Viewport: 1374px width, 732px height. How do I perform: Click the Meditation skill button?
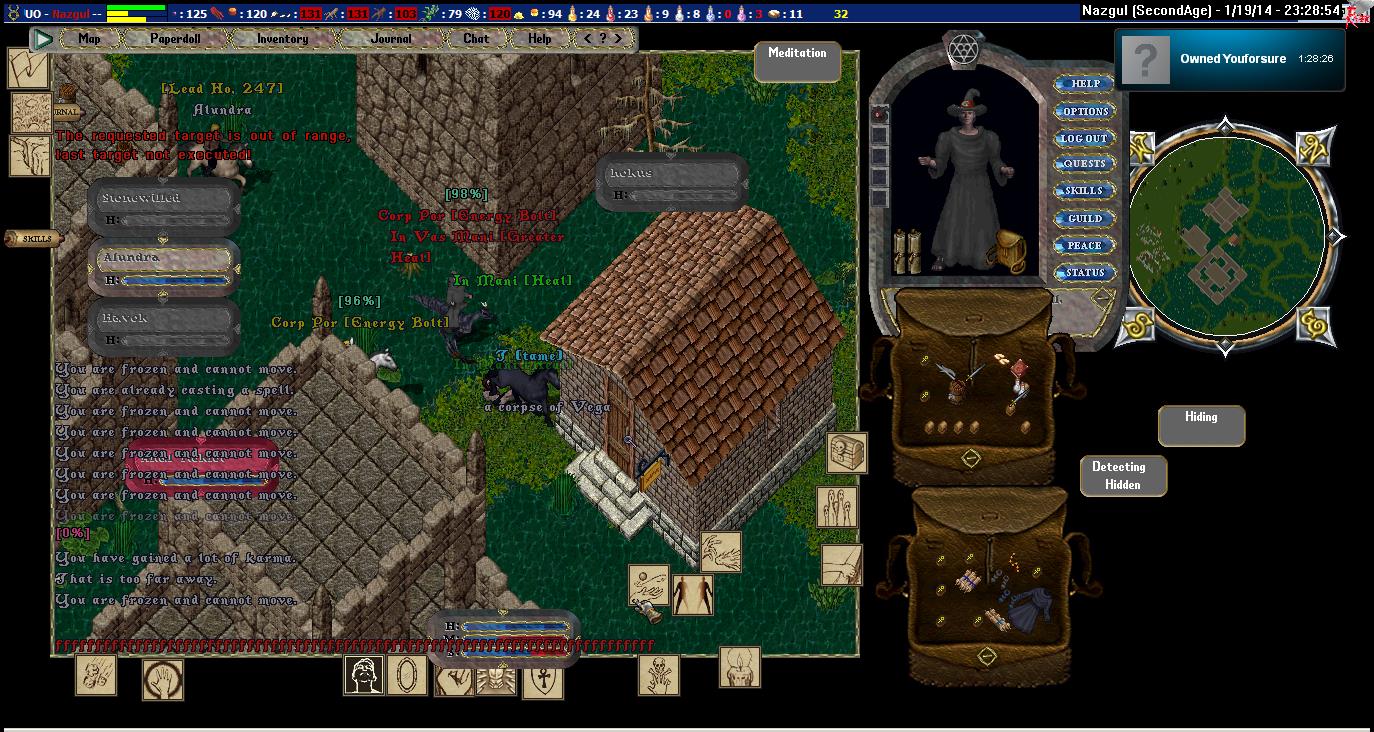point(797,61)
